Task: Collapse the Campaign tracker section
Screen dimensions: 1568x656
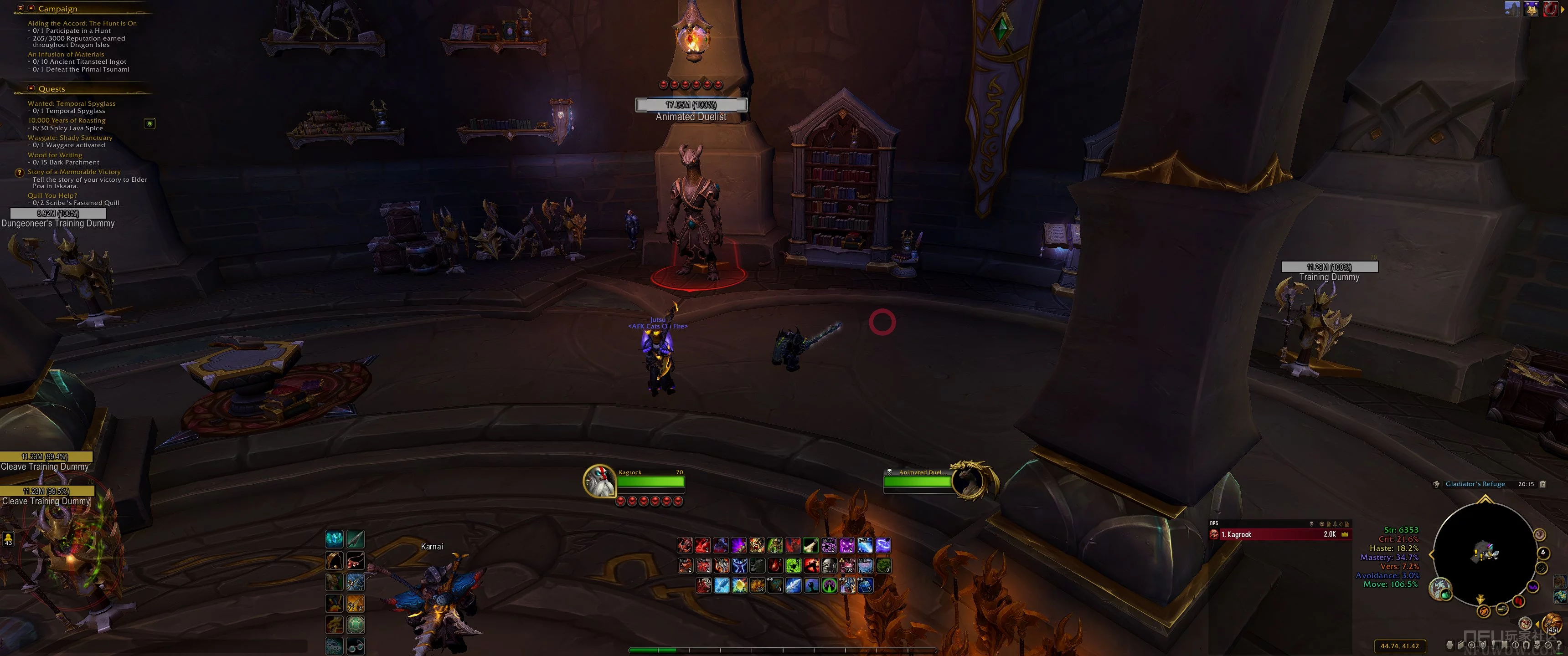Action: point(31,9)
